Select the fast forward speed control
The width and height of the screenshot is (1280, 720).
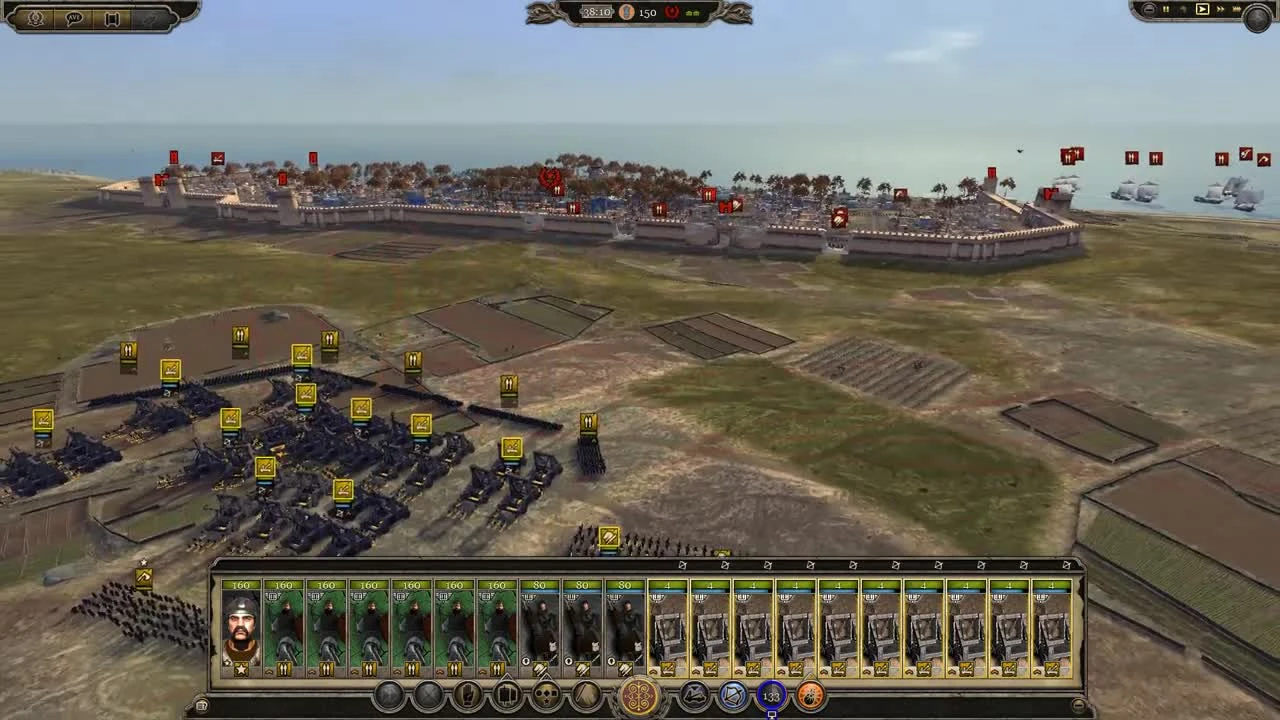pyautogui.click(x=1221, y=9)
